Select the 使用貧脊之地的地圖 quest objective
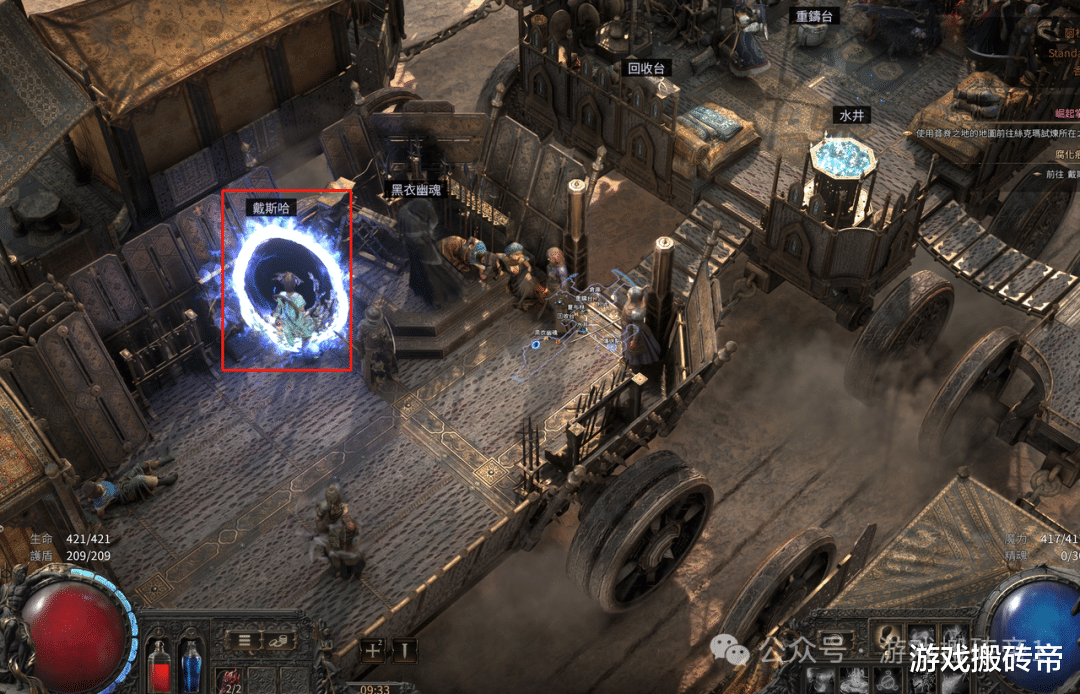 coord(996,133)
